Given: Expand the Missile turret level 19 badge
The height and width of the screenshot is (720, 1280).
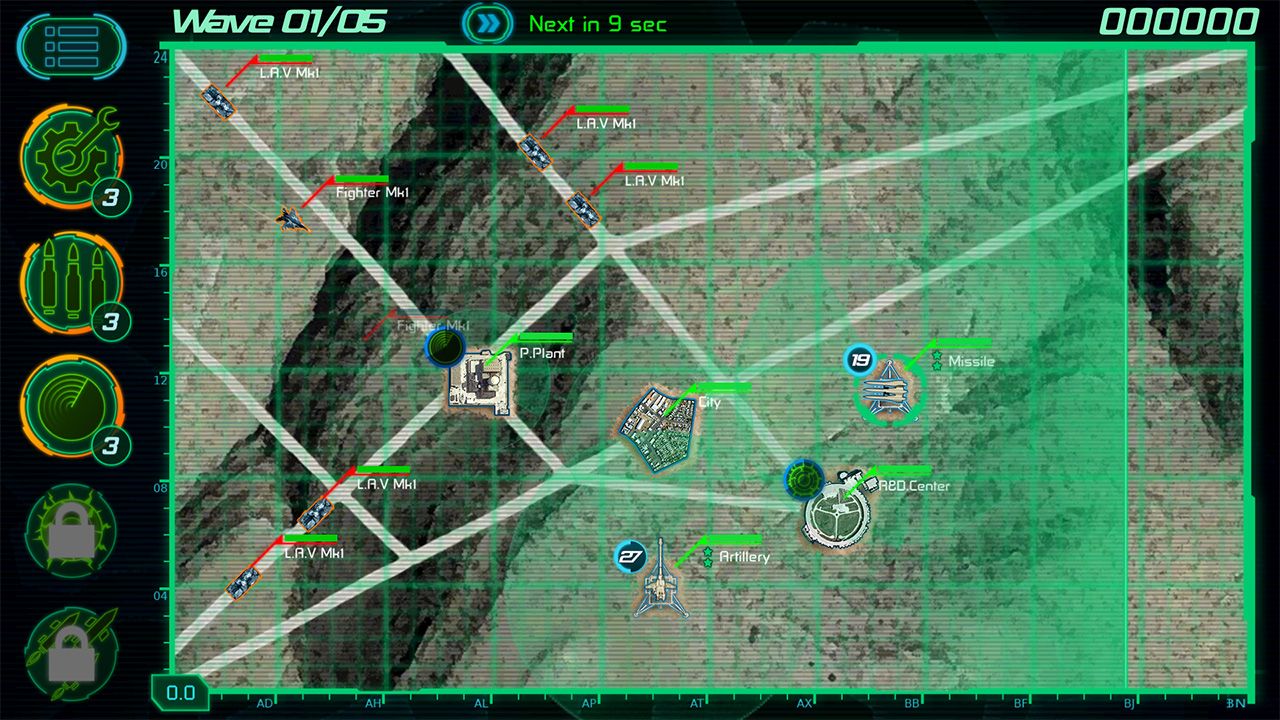Looking at the screenshot, I should 857,356.
